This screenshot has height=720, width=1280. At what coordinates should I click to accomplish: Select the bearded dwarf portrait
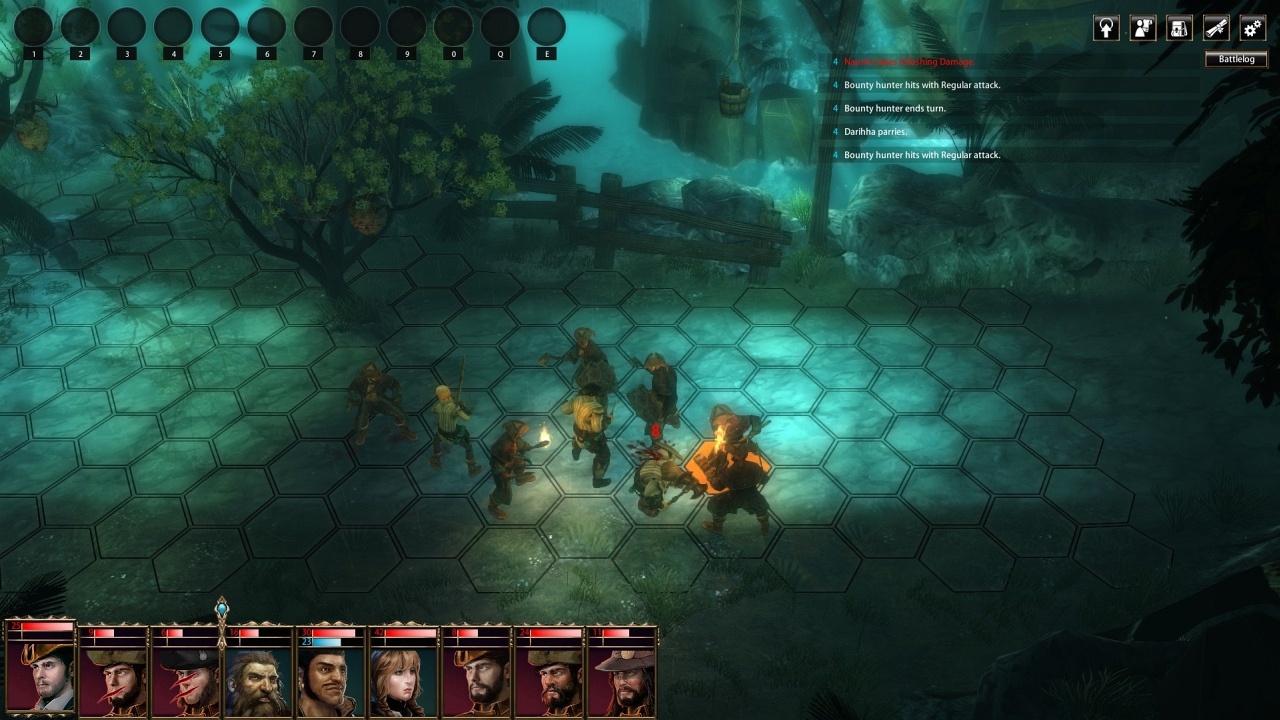258,682
